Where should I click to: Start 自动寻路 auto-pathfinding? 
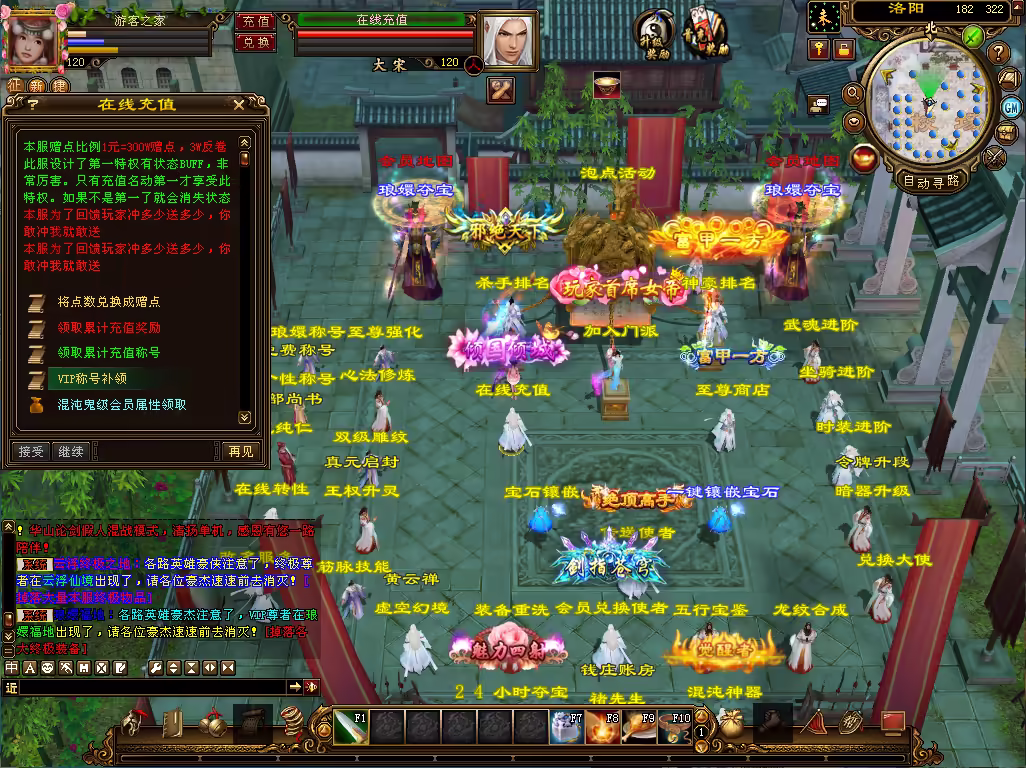coord(930,182)
